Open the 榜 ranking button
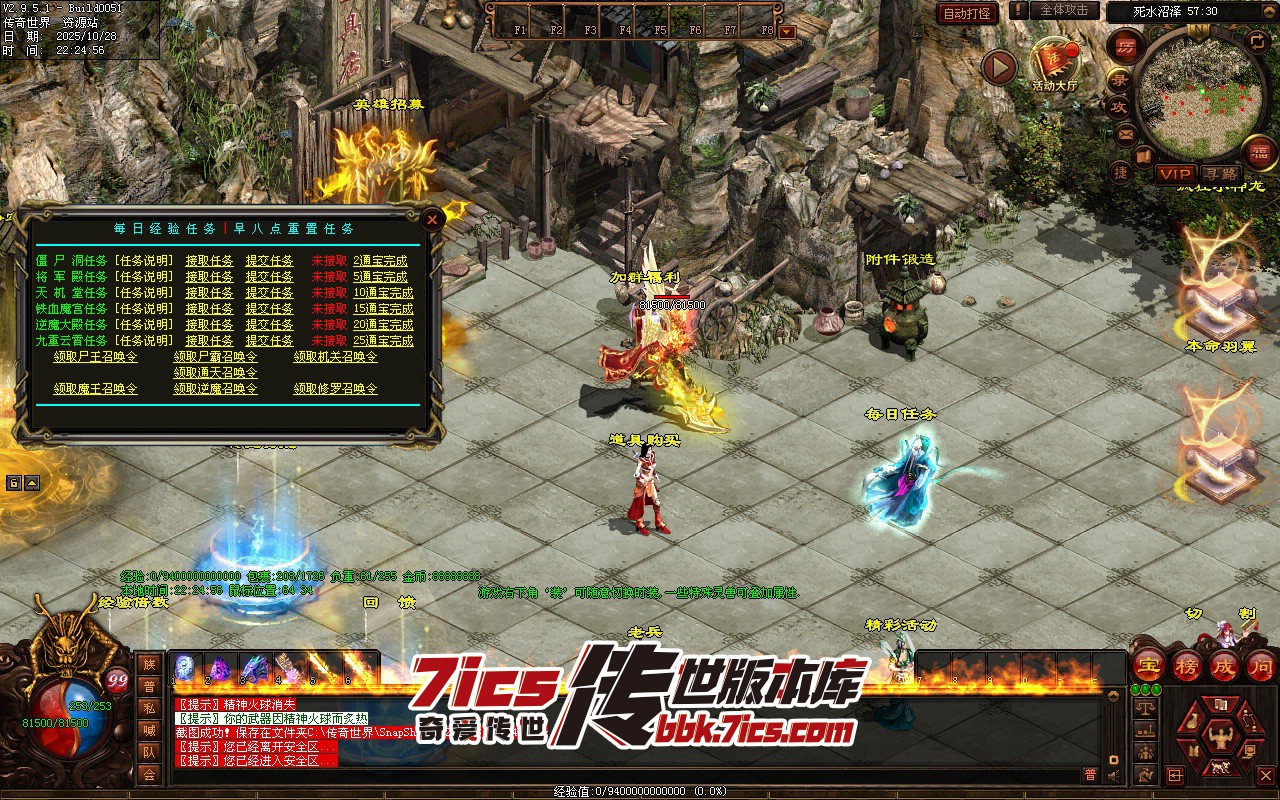The width and height of the screenshot is (1280, 800). 1186,665
